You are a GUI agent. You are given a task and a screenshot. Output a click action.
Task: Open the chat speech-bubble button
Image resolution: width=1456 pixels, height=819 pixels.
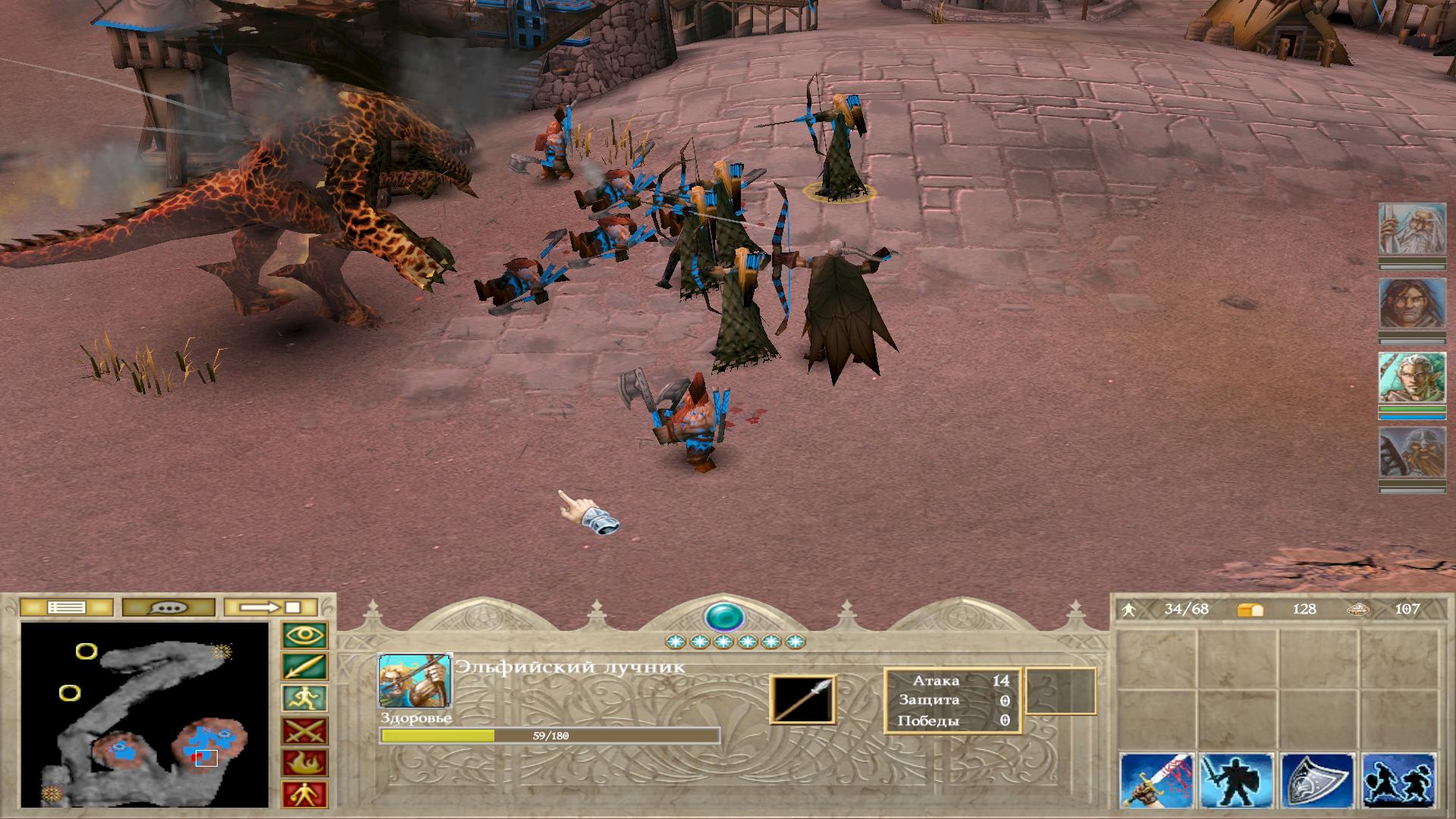pos(168,607)
